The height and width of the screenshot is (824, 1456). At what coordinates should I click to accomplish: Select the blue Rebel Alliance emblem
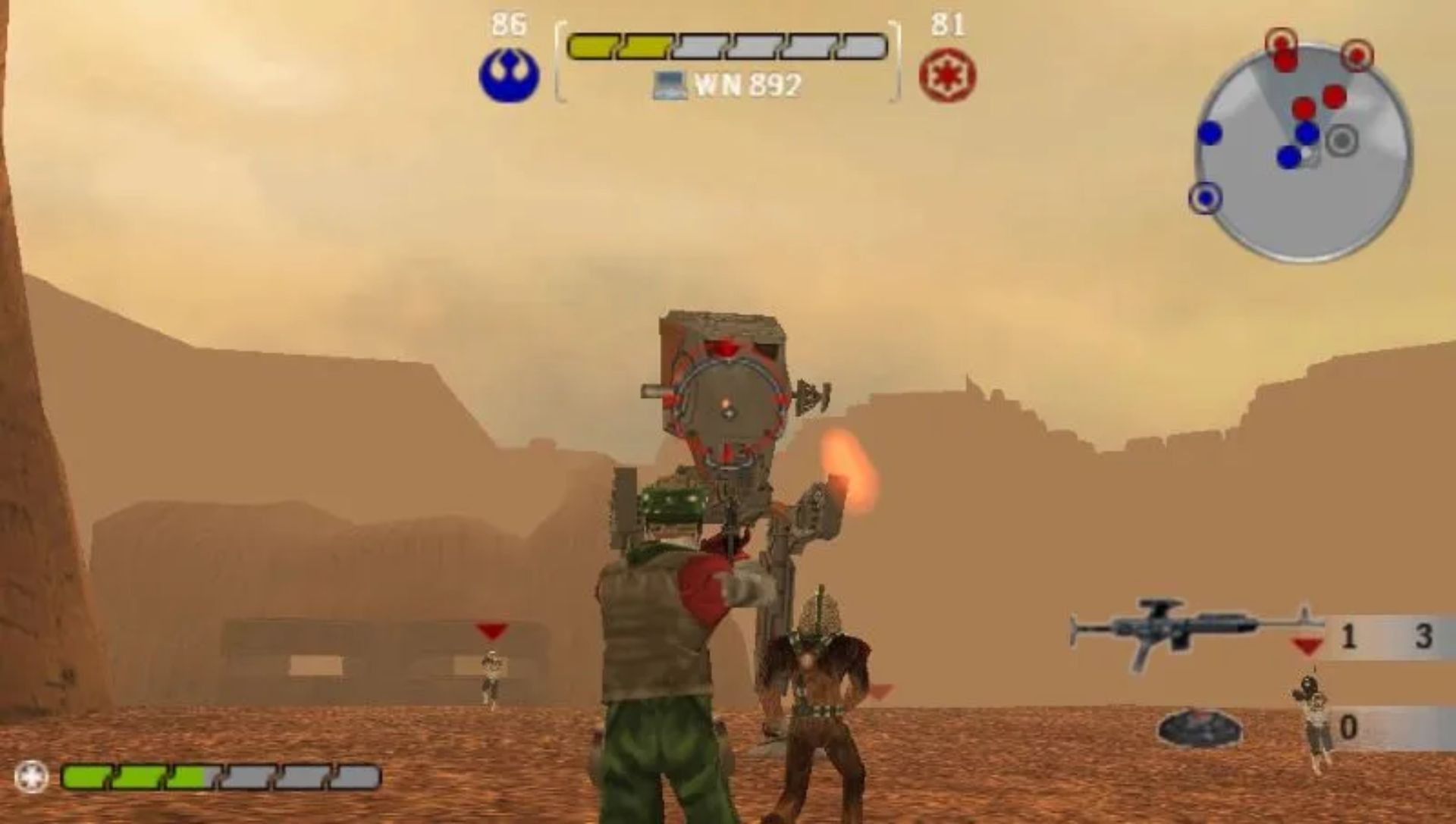(x=509, y=76)
